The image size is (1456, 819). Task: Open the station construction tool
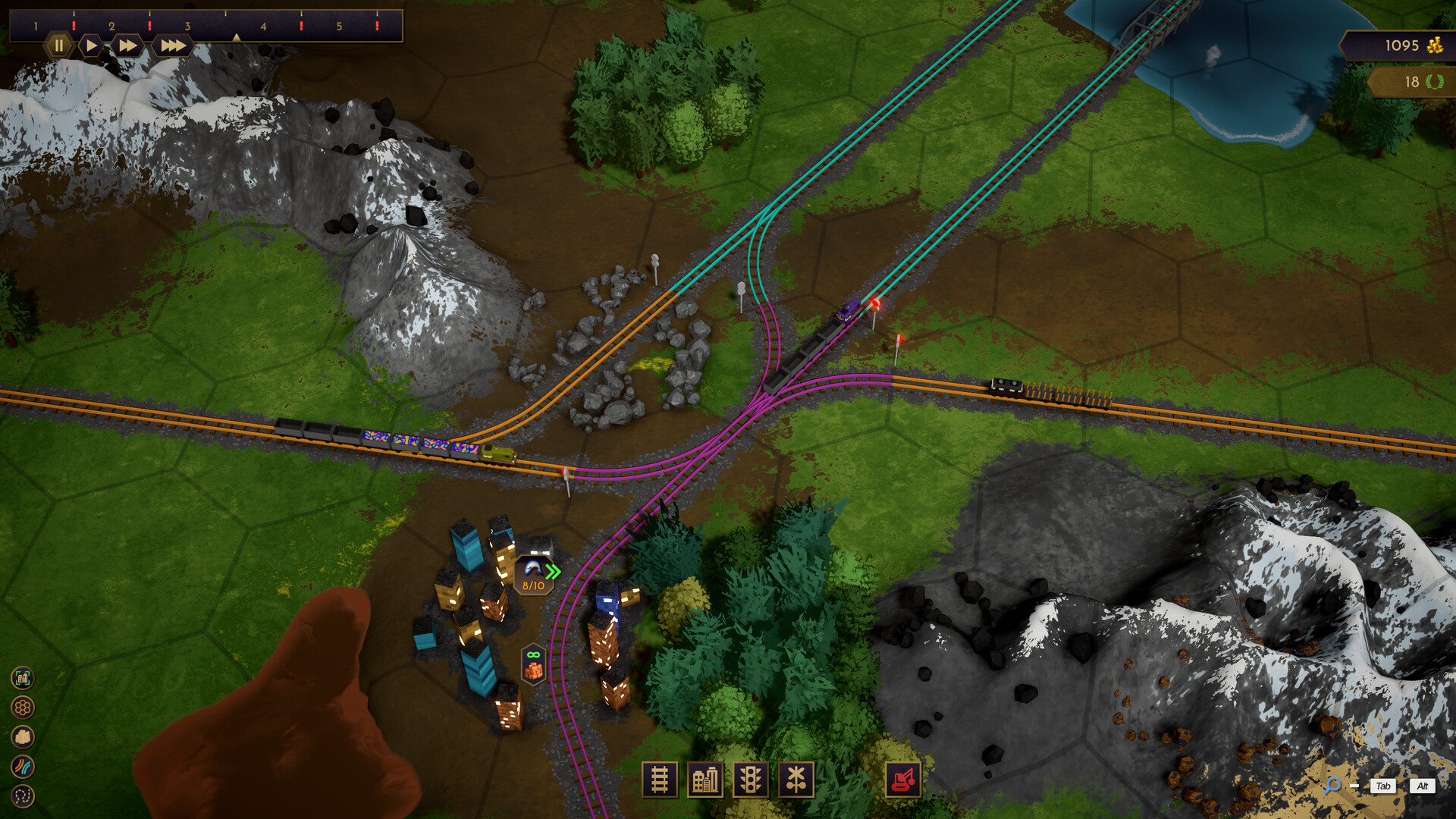pos(706,779)
